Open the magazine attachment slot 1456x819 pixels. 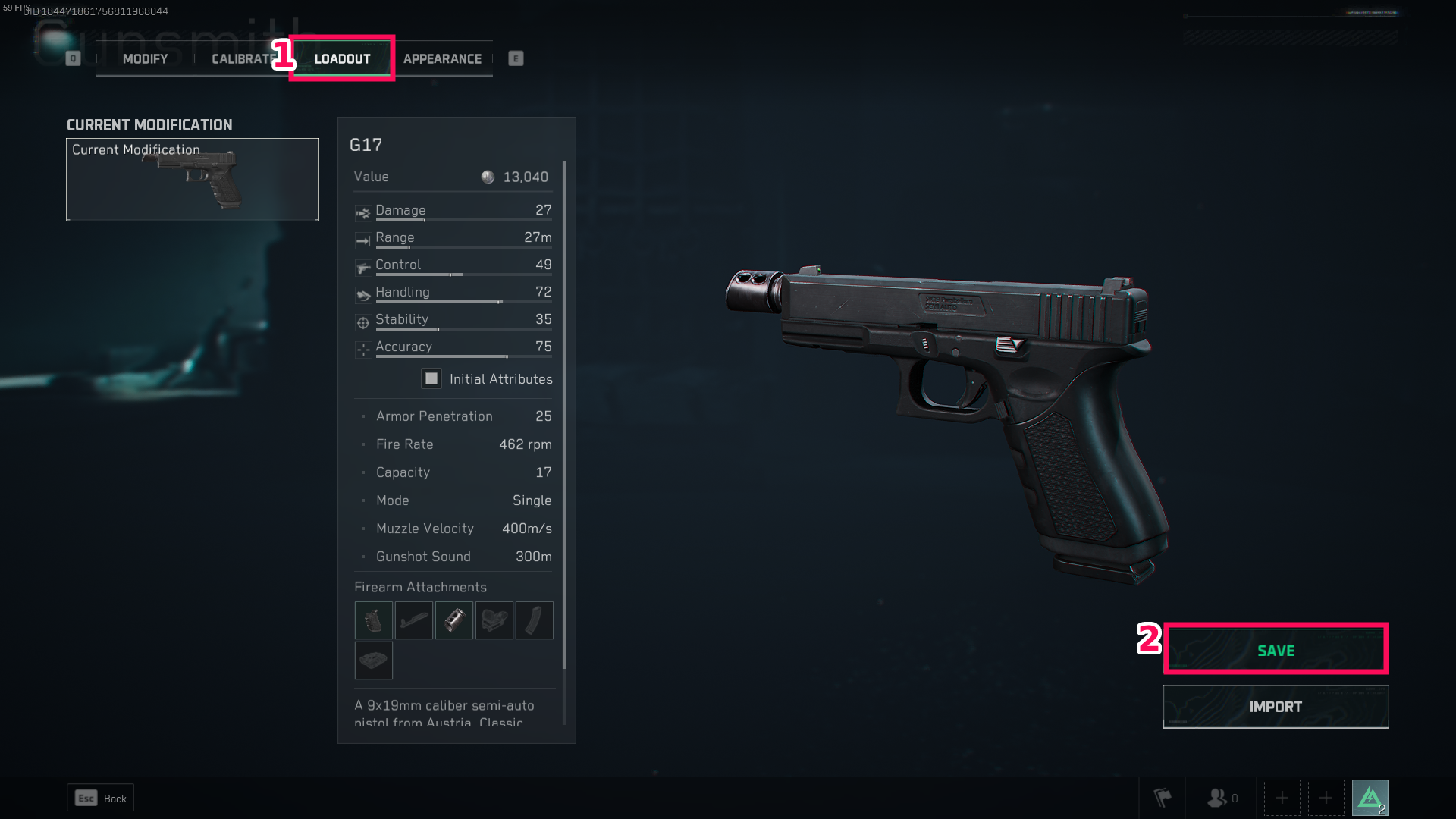(534, 620)
